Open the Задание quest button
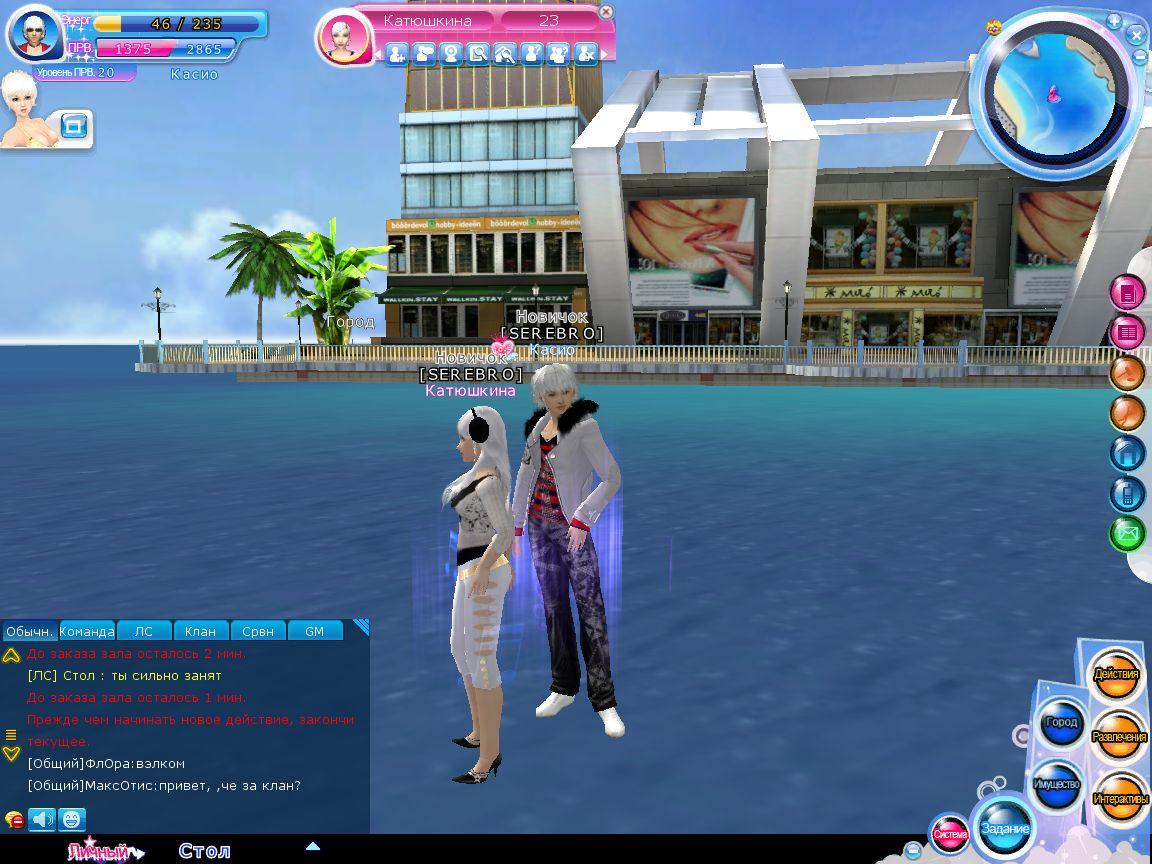 tap(1005, 828)
